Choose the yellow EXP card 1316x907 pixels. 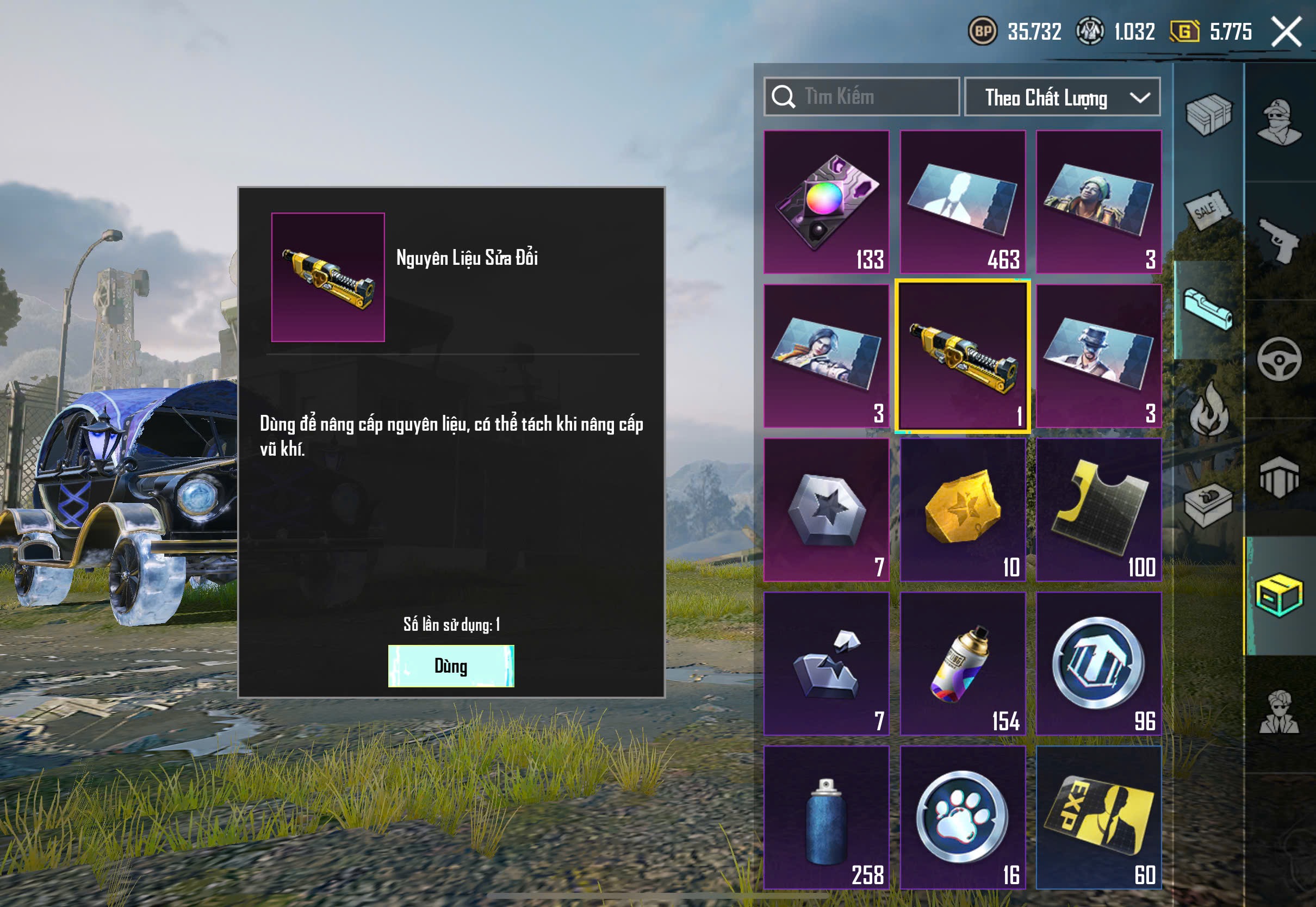point(1098,817)
